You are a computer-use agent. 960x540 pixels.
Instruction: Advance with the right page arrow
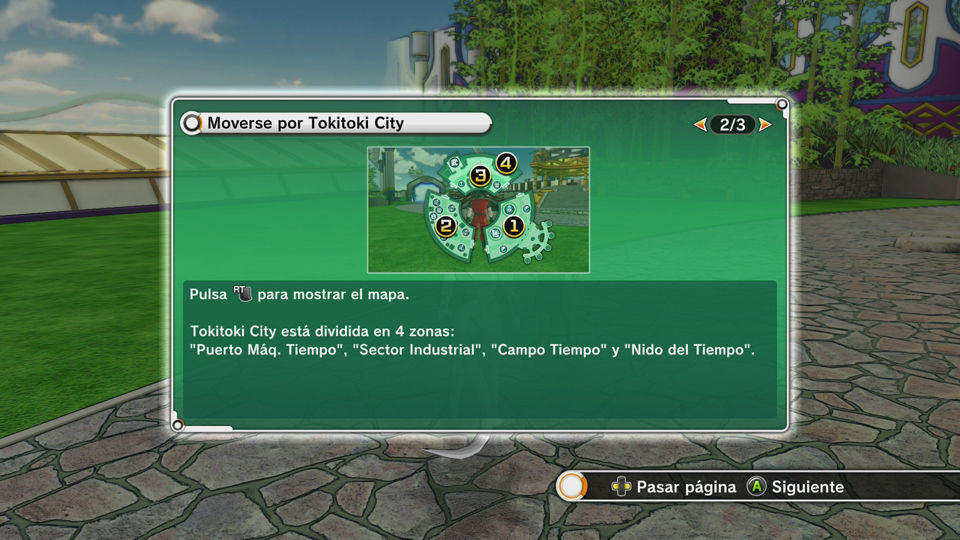[765, 125]
